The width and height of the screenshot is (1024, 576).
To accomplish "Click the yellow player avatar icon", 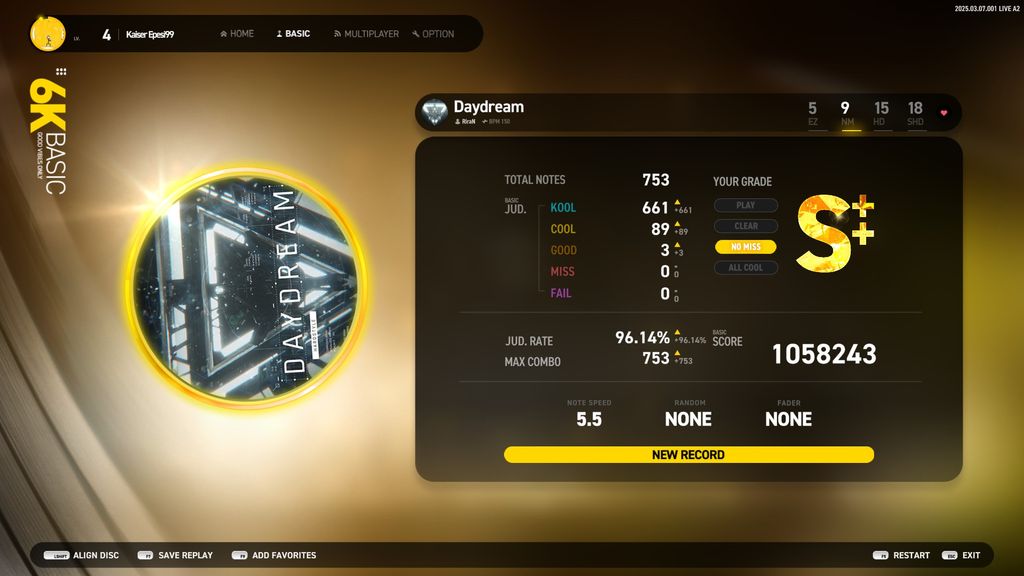I will (48, 34).
